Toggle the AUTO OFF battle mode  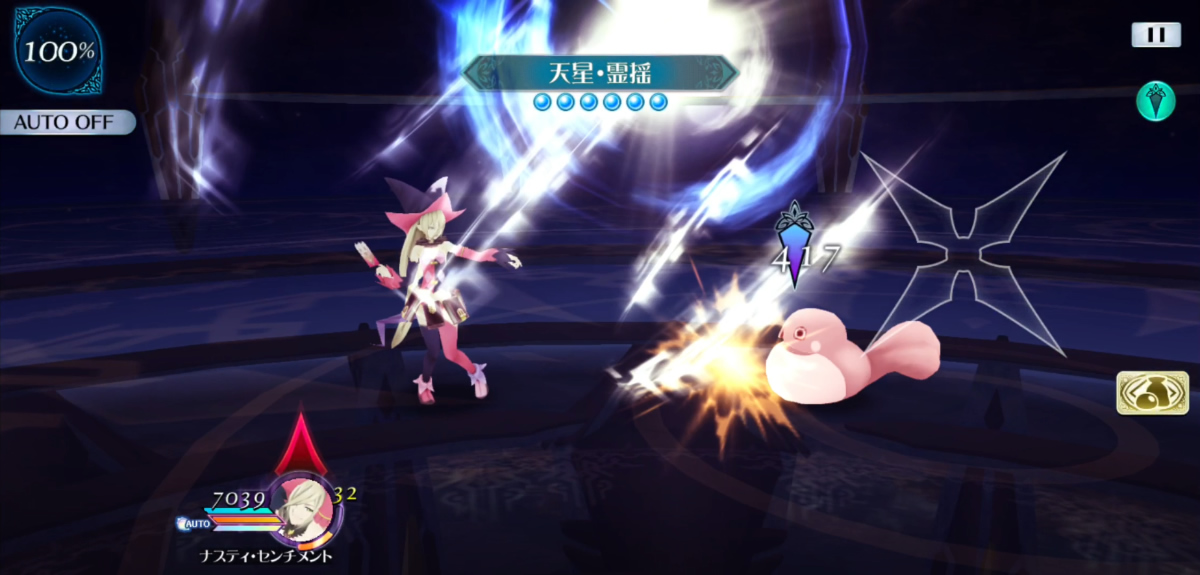[x=66, y=123]
